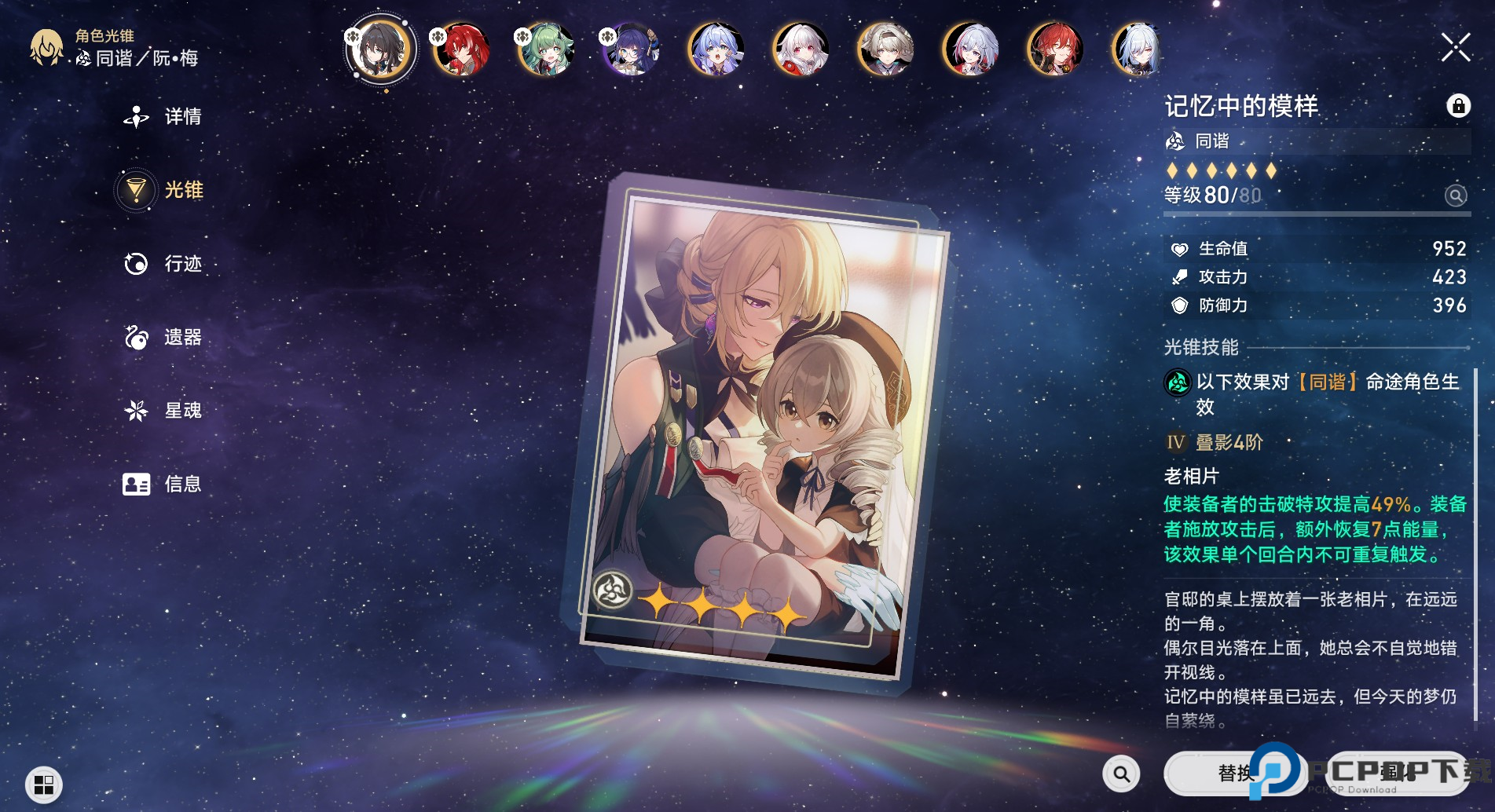Open the 详情 details page

pyautogui.click(x=163, y=117)
